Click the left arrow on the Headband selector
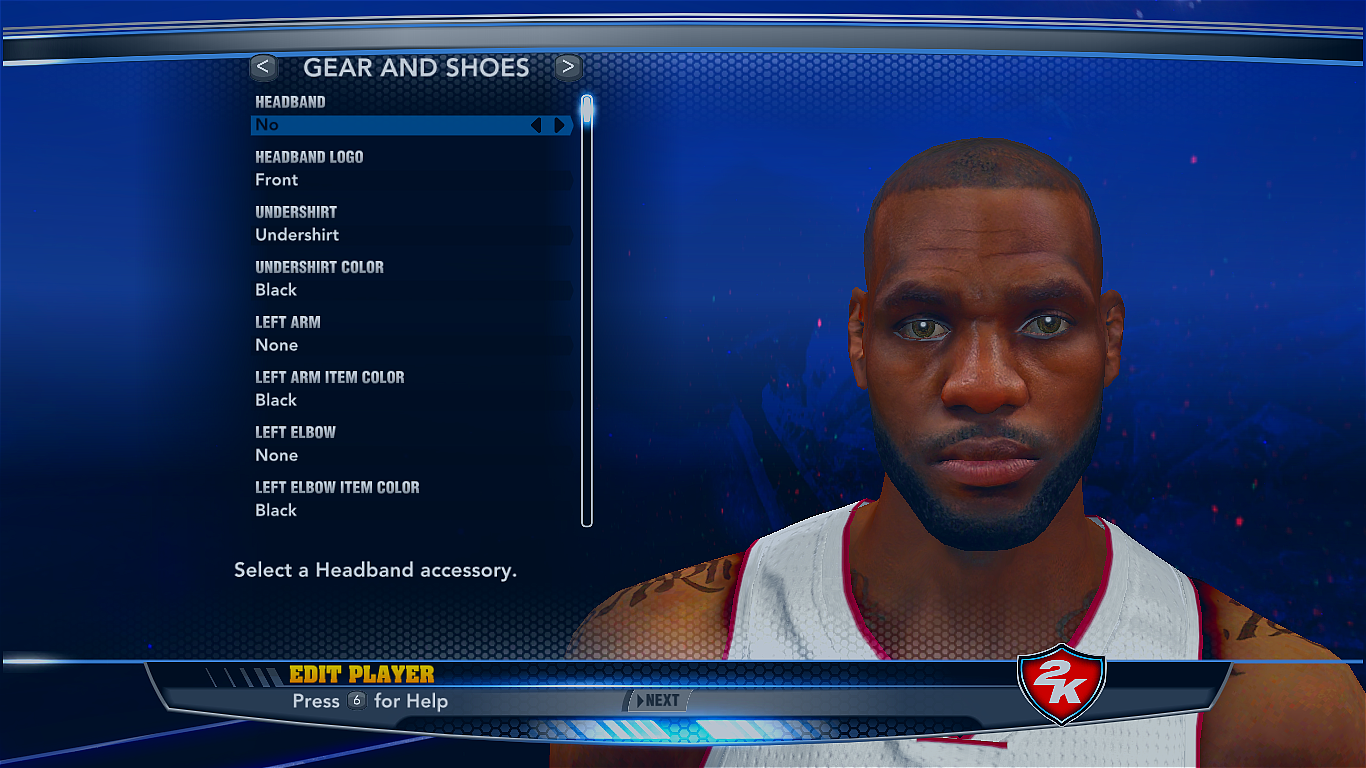The width and height of the screenshot is (1366, 768). pyautogui.click(x=537, y=124)
